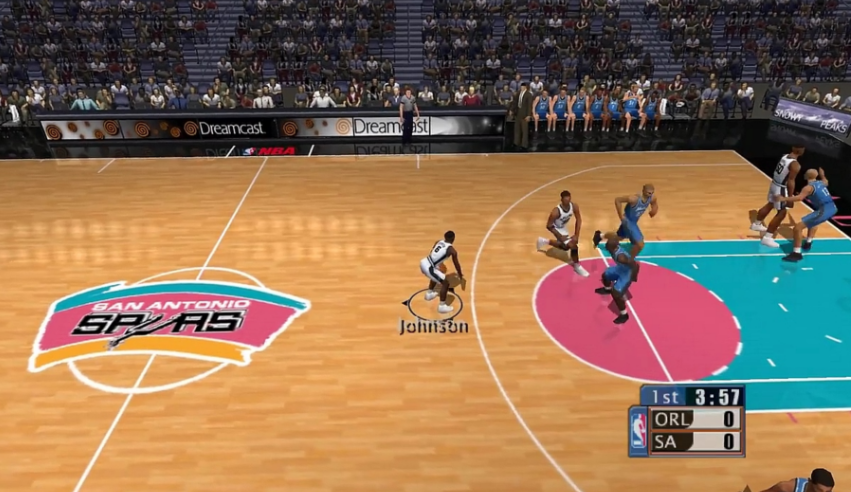Select the player marked Johnson
851x492 pixels.
pos(439,269)
